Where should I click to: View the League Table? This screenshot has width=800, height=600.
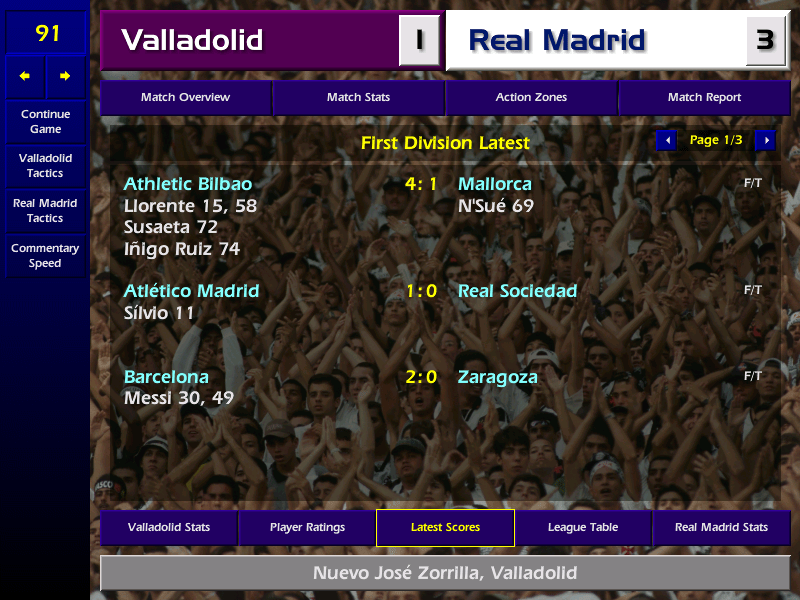(583, 527)
